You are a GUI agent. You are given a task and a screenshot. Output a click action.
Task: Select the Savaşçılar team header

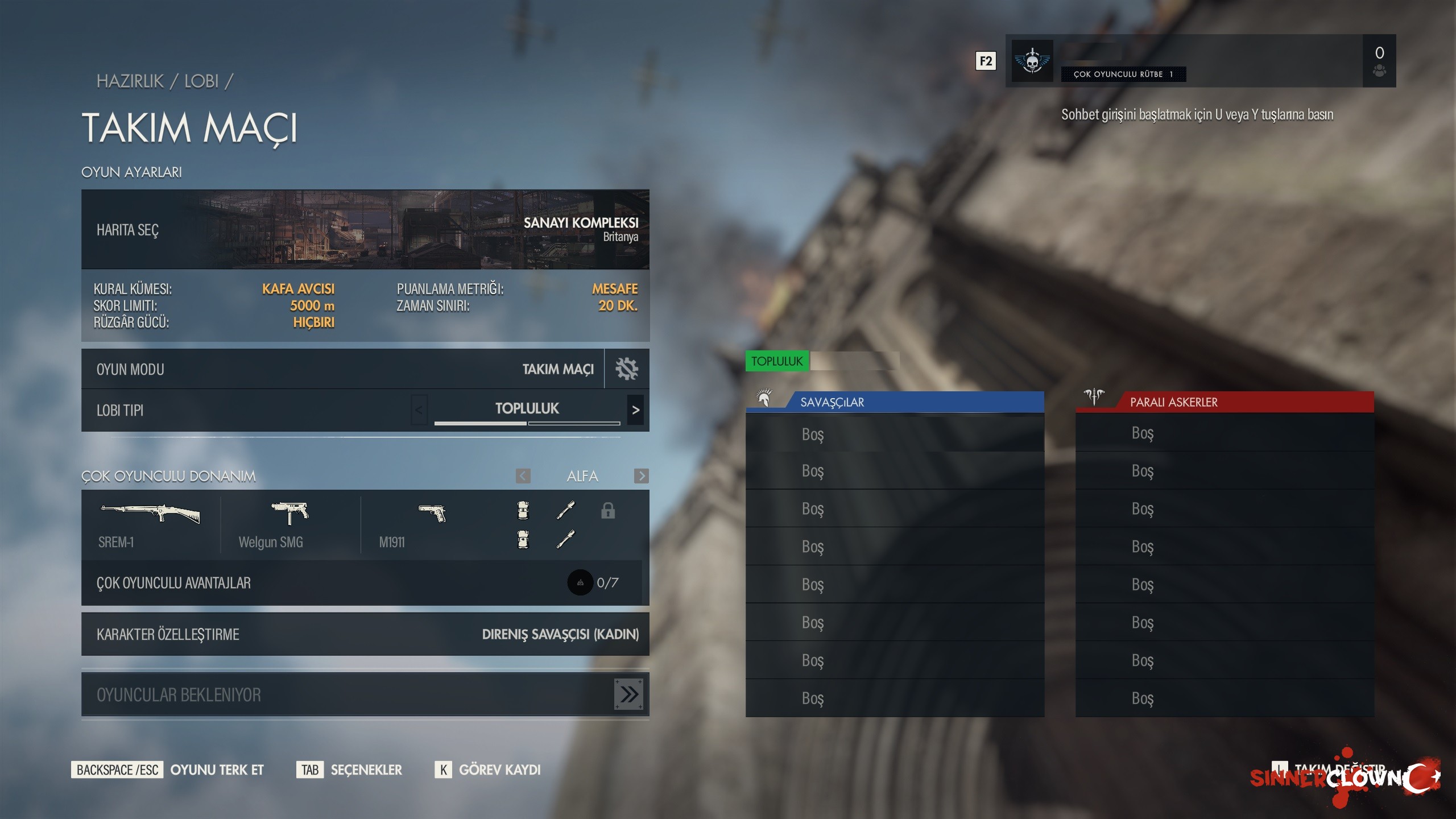pyautogui.click(x=895, y=402)
